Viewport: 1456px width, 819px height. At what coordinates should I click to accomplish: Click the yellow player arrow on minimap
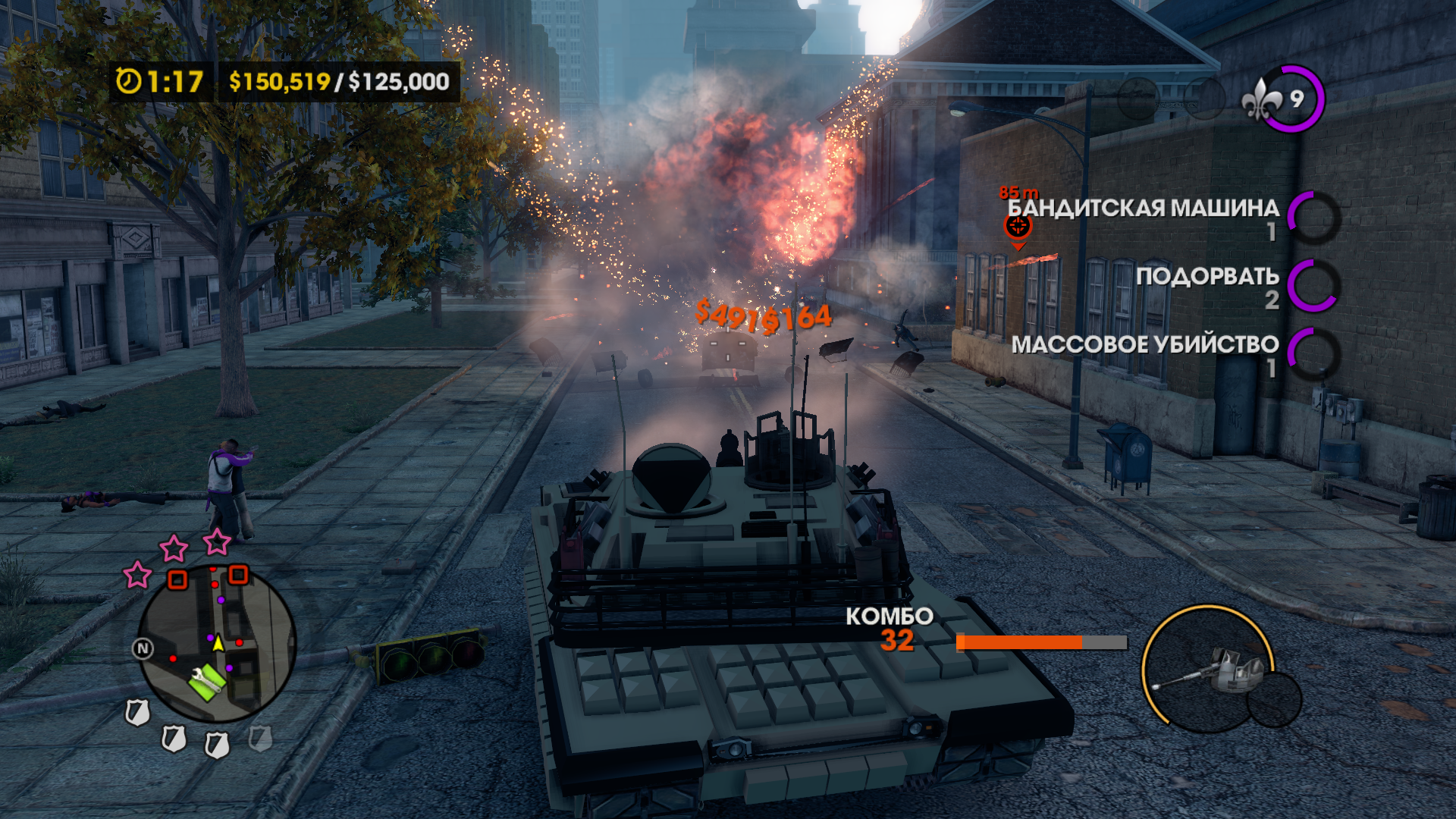(218, 643)
